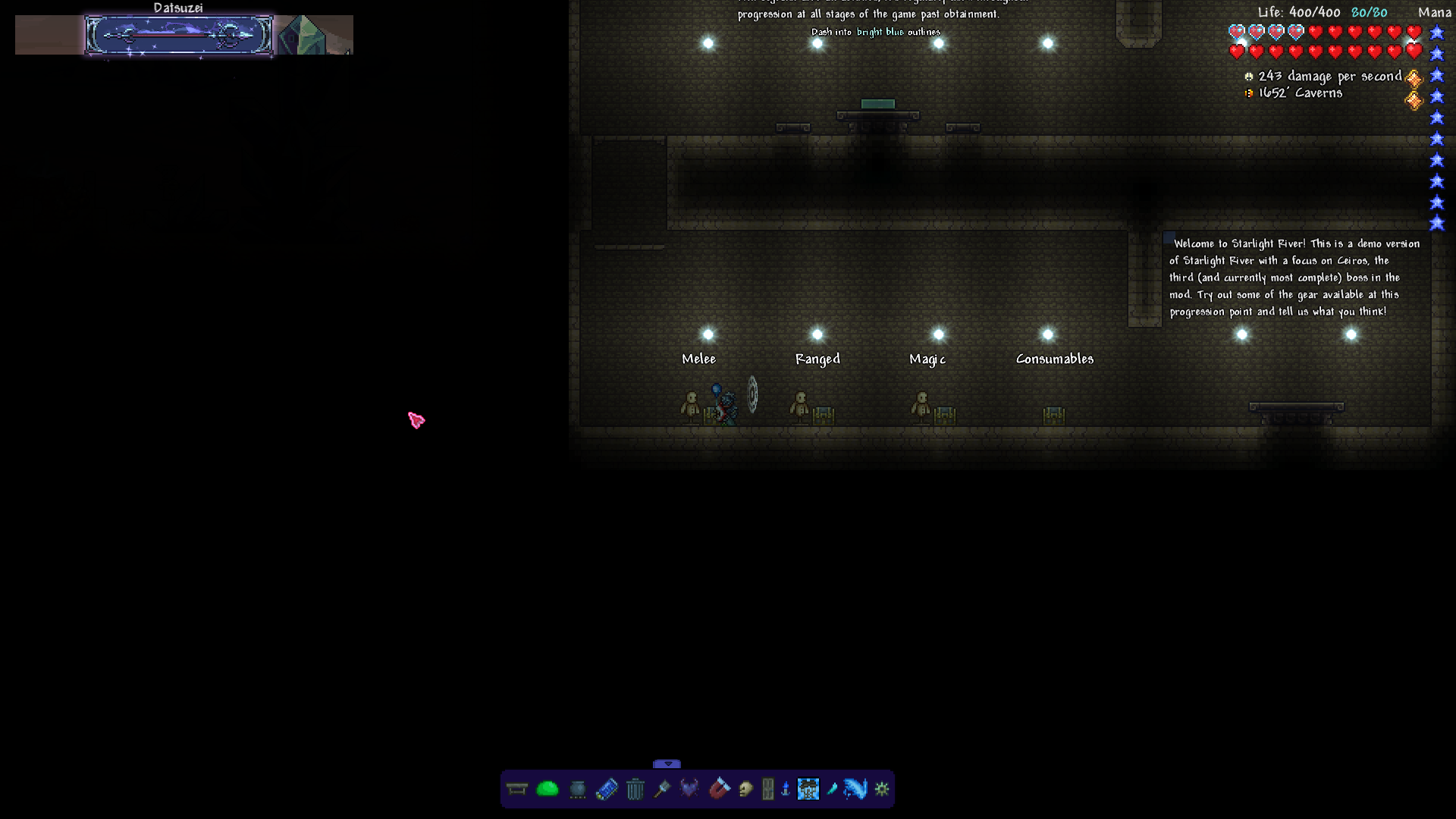
Task: Open the candle light tool
Action: point(784,789)
